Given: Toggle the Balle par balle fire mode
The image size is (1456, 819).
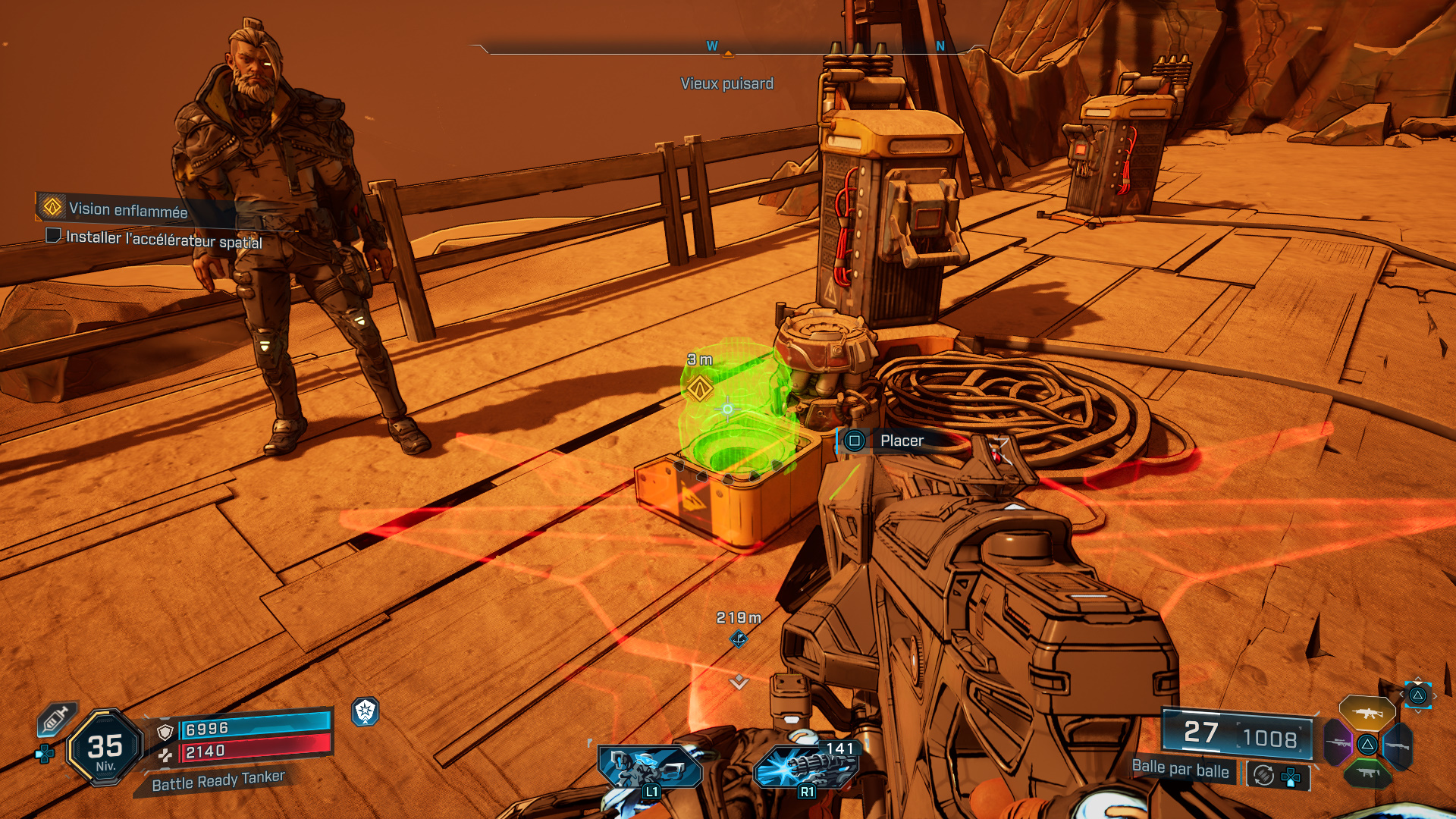Looking at the screenshot, I should coord(1180,769).
